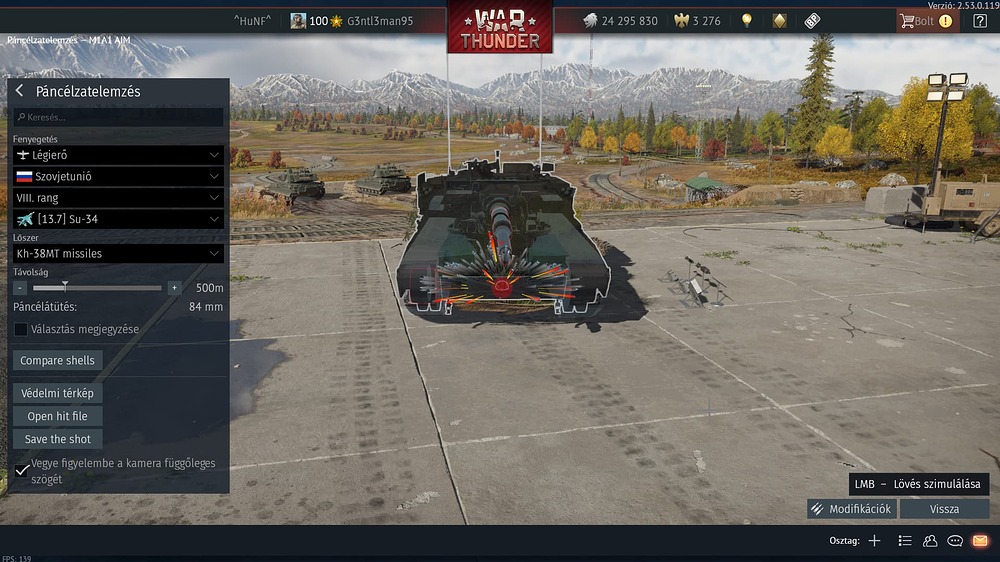Return with the Vissza button
The height and width of the screenshot is (562, 1000).
point(944,509)
